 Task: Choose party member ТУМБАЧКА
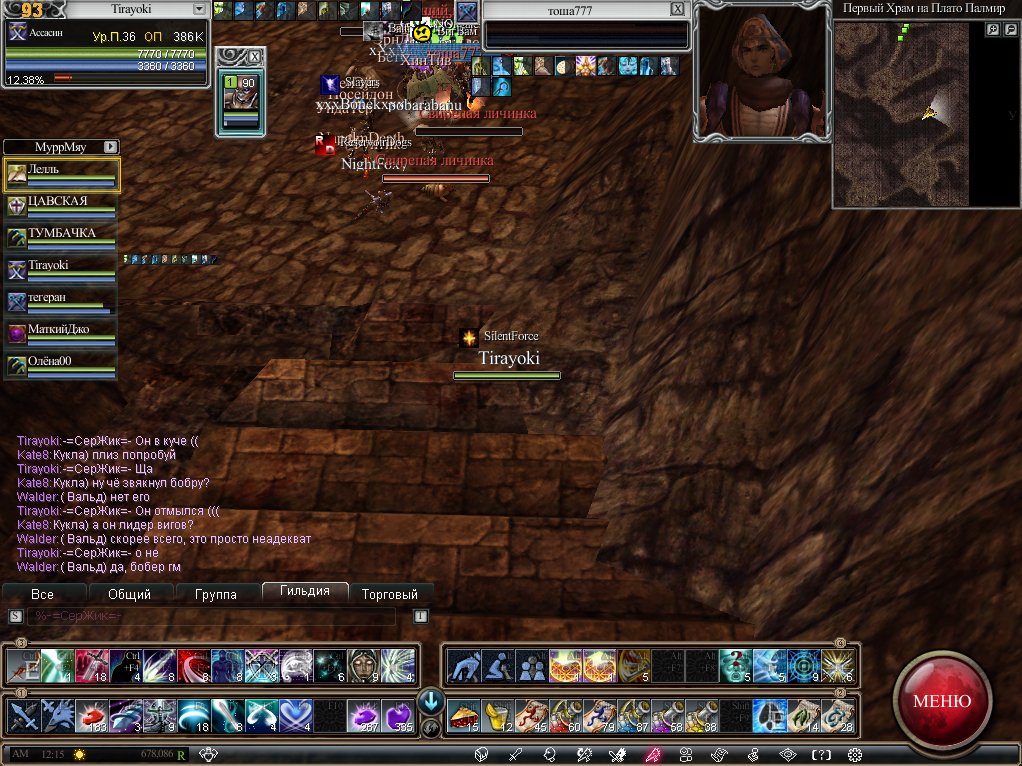pos(62,238)
